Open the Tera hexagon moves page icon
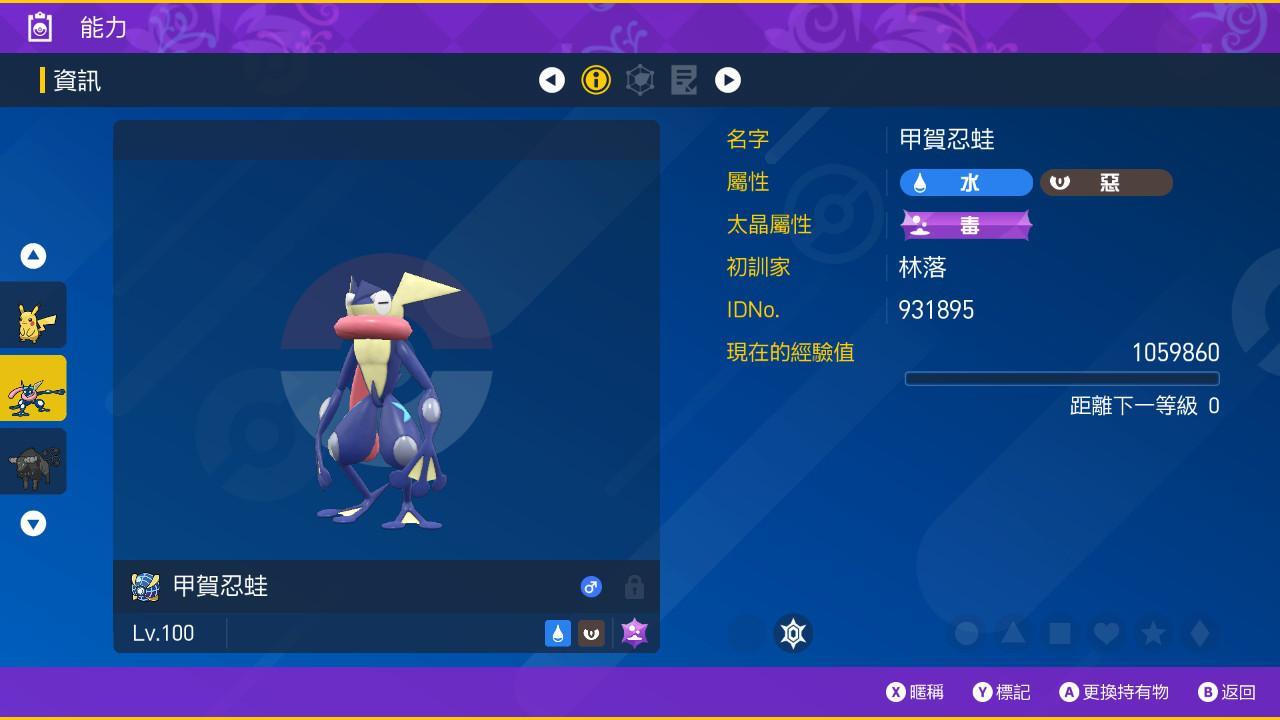1280x720 pixels. (640, 80)
